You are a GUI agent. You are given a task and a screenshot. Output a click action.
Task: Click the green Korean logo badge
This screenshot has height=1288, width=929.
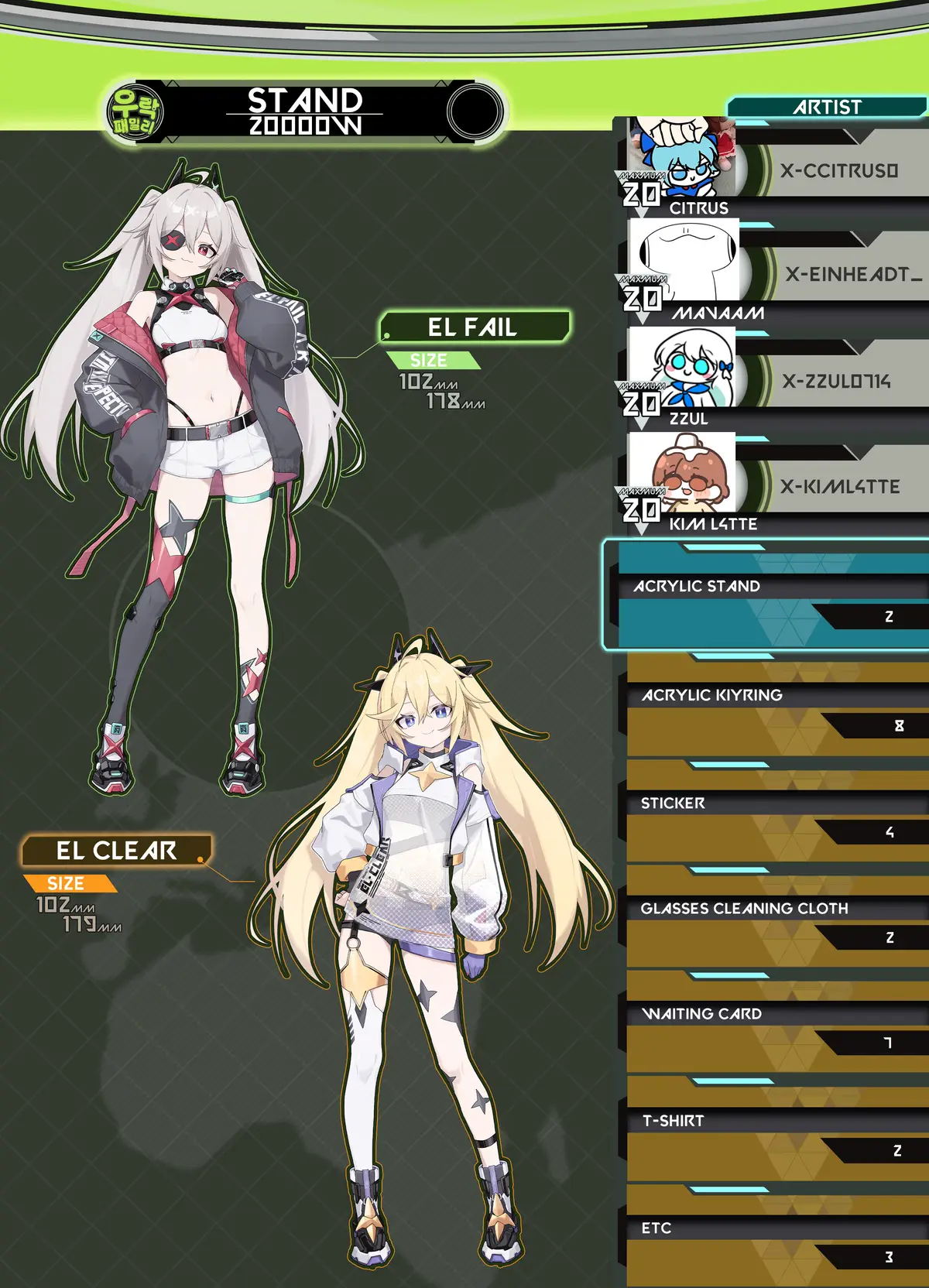point(135,111)
